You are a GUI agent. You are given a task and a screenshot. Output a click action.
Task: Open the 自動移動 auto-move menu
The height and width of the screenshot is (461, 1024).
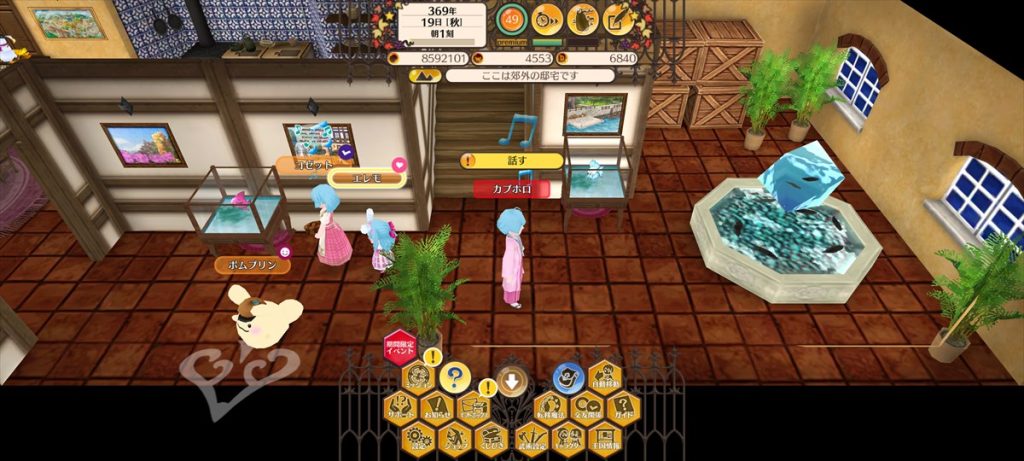coord(604,377)
